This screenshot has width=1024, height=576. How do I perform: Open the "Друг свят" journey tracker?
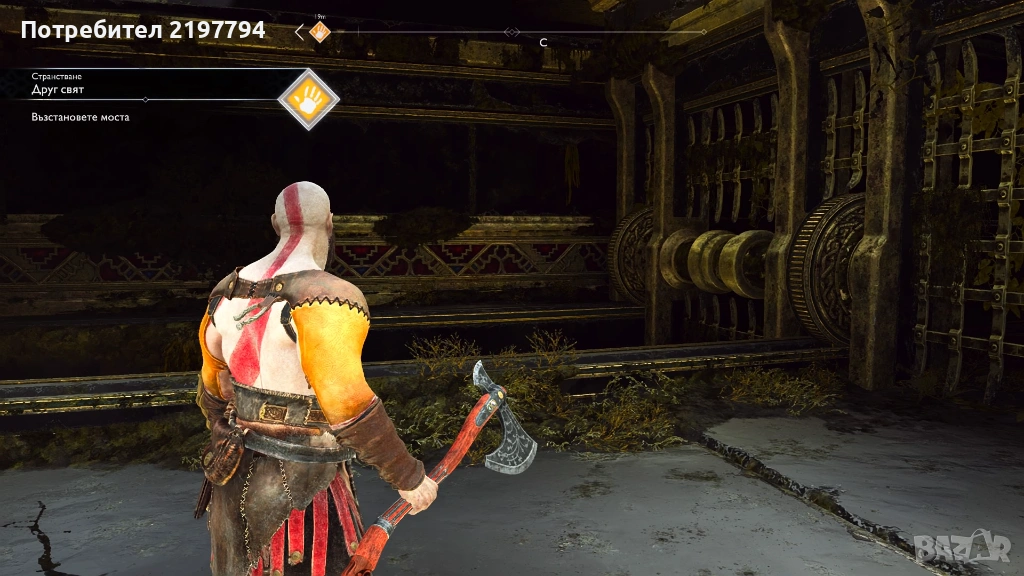(x=58, y=90)
